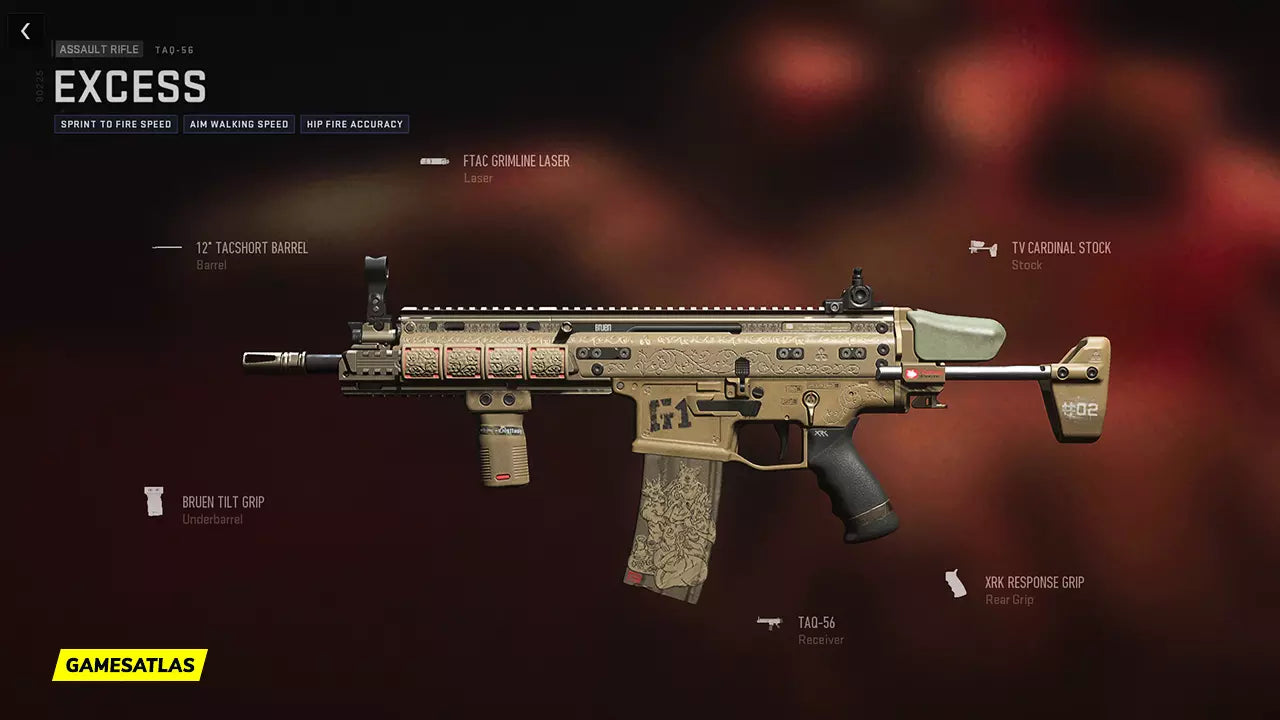Open the TAQ-56 receiver slot
This screenshot has height=720, width=1280.
click(816, 623)
